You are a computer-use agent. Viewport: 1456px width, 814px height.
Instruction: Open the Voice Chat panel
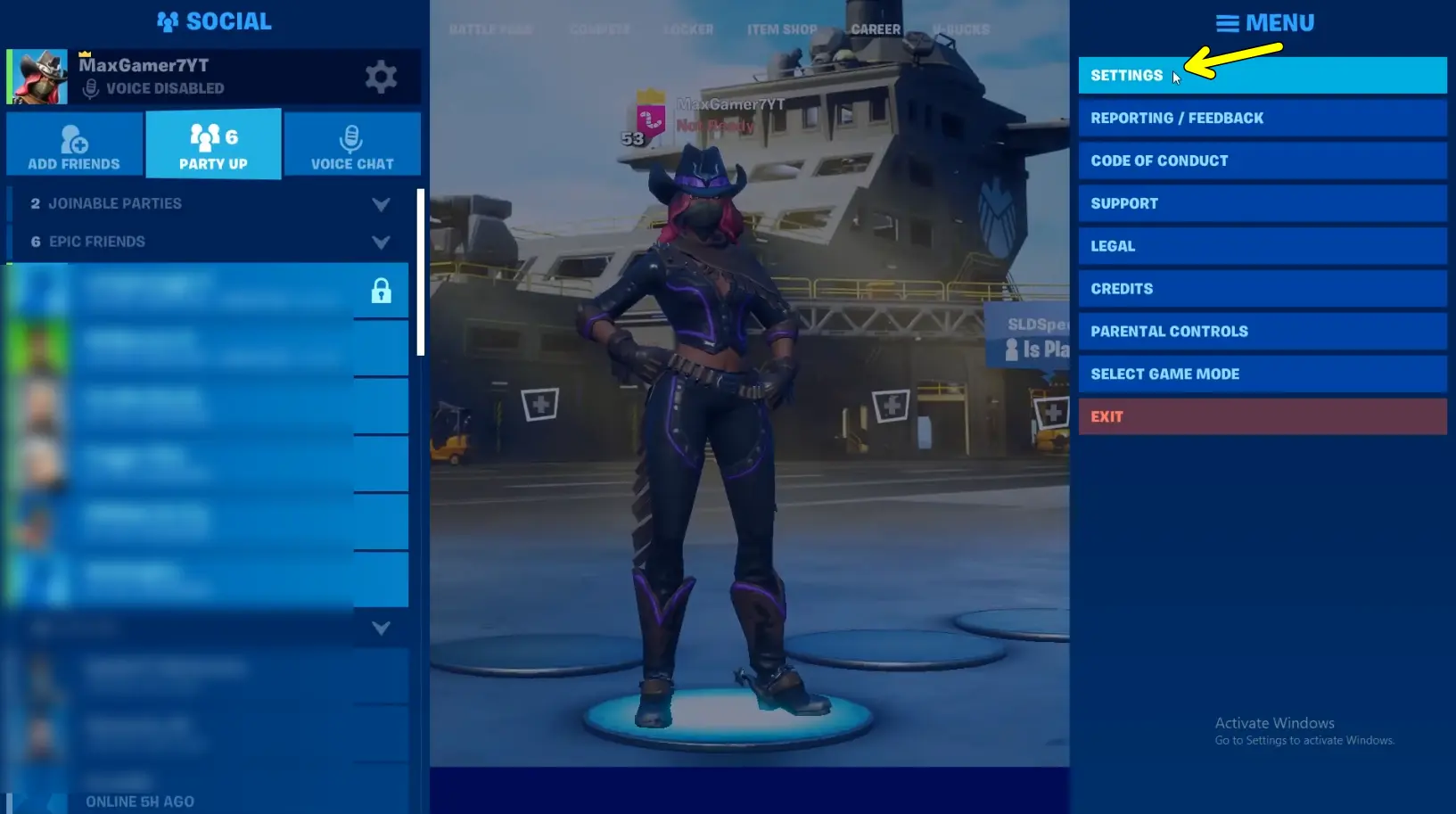click(352, 143)
